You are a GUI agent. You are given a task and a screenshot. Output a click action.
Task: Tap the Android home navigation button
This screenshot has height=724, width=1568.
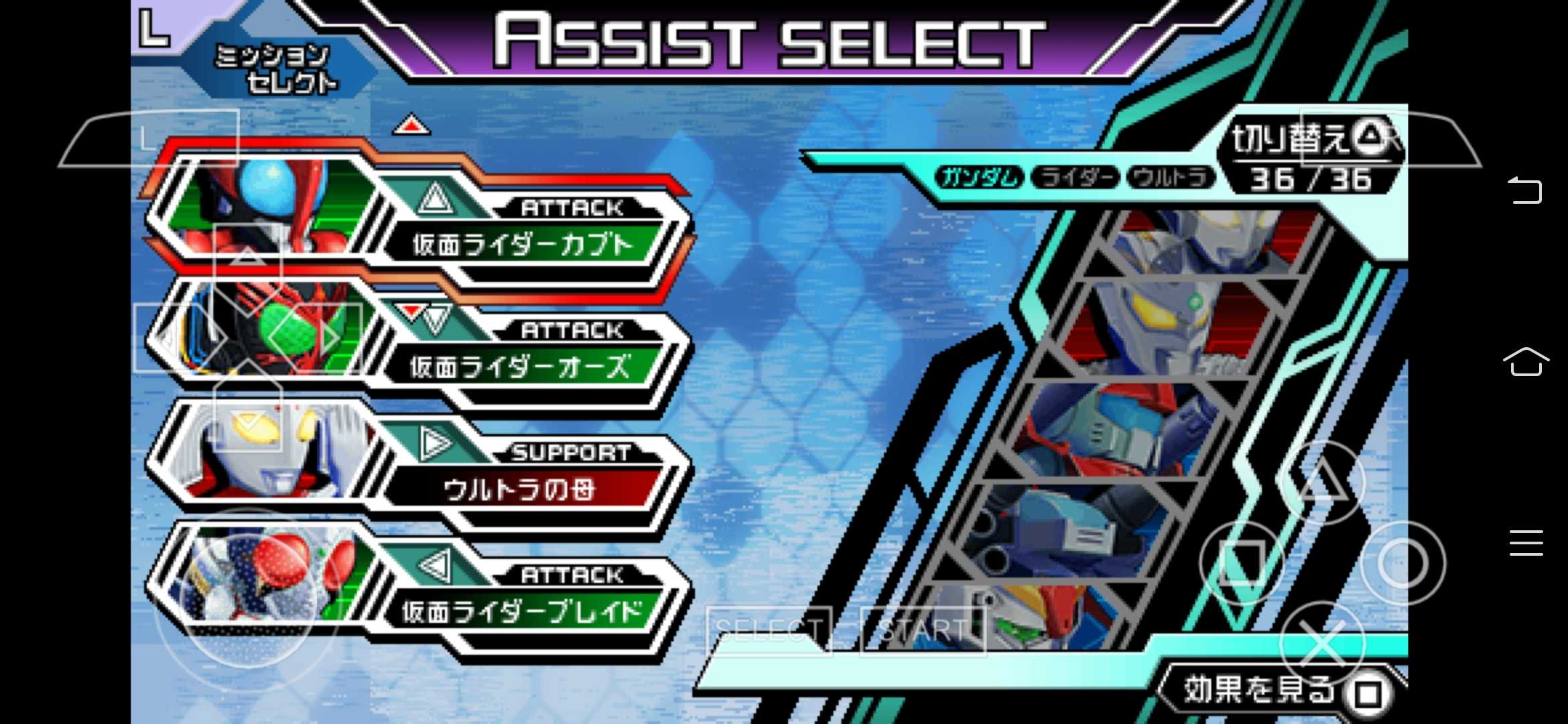coord(1525,362)
